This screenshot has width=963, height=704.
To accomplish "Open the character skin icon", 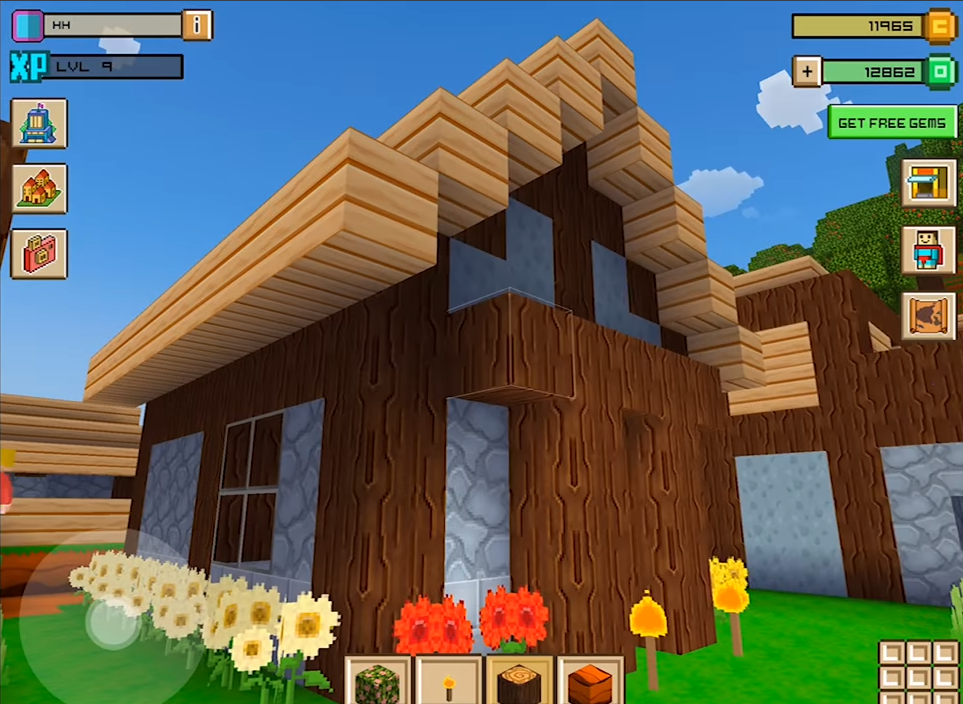I will (x=928, y=249).
